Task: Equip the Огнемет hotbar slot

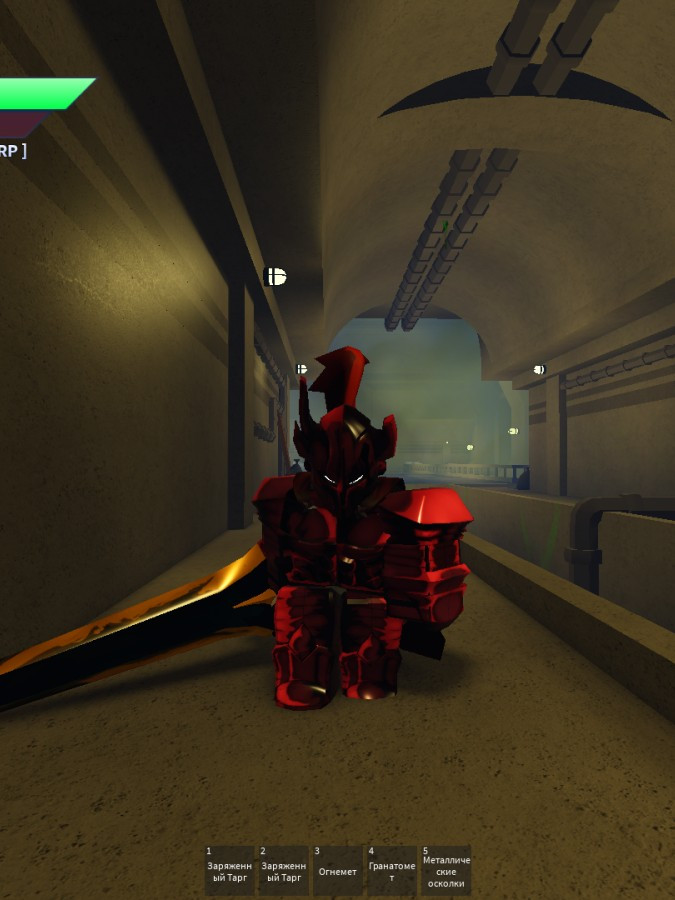Action: pos(337,870)
